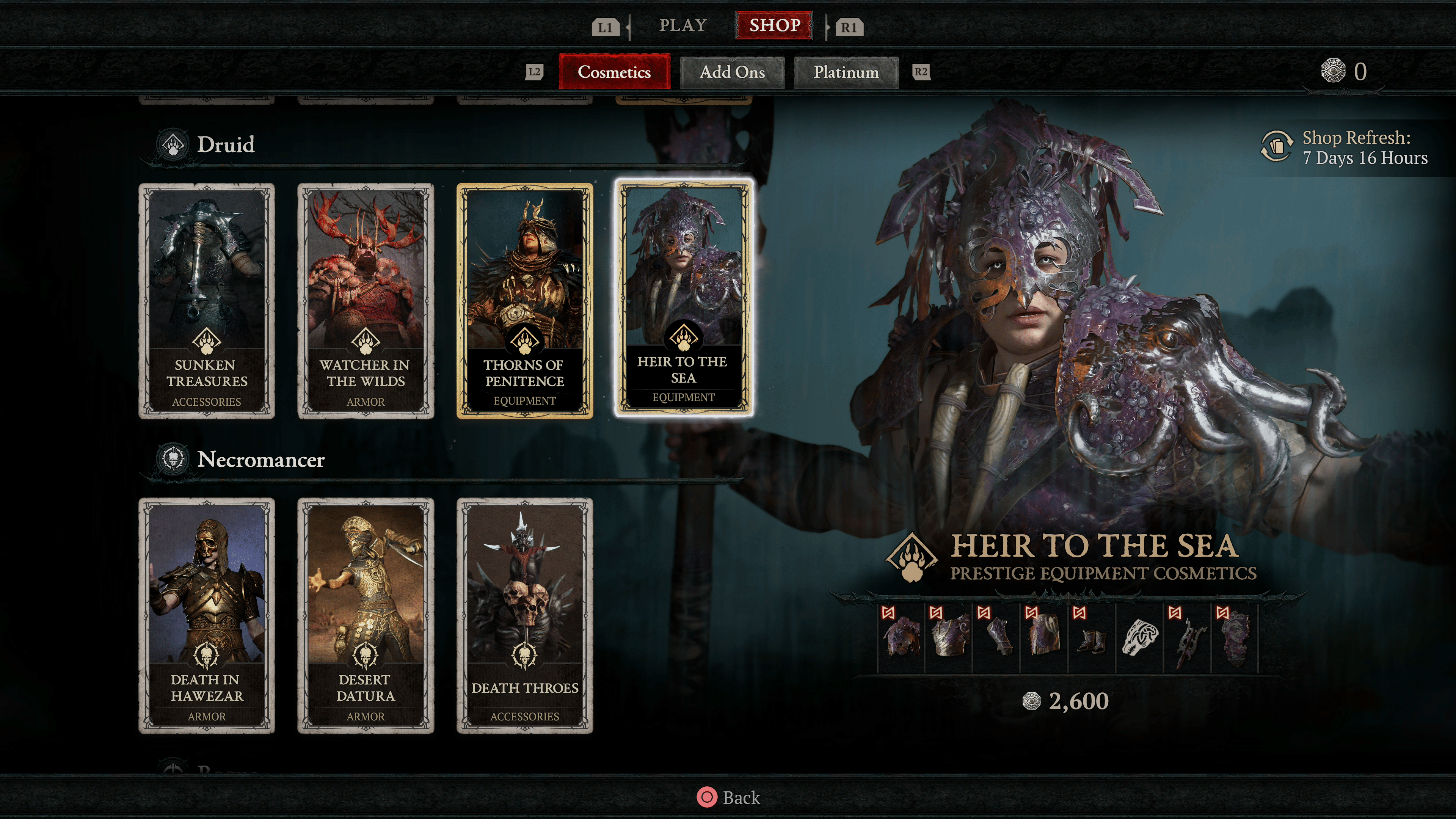Select the SHOP top tab
This screenshot has width=1456, height=819.
coord(774,25)
